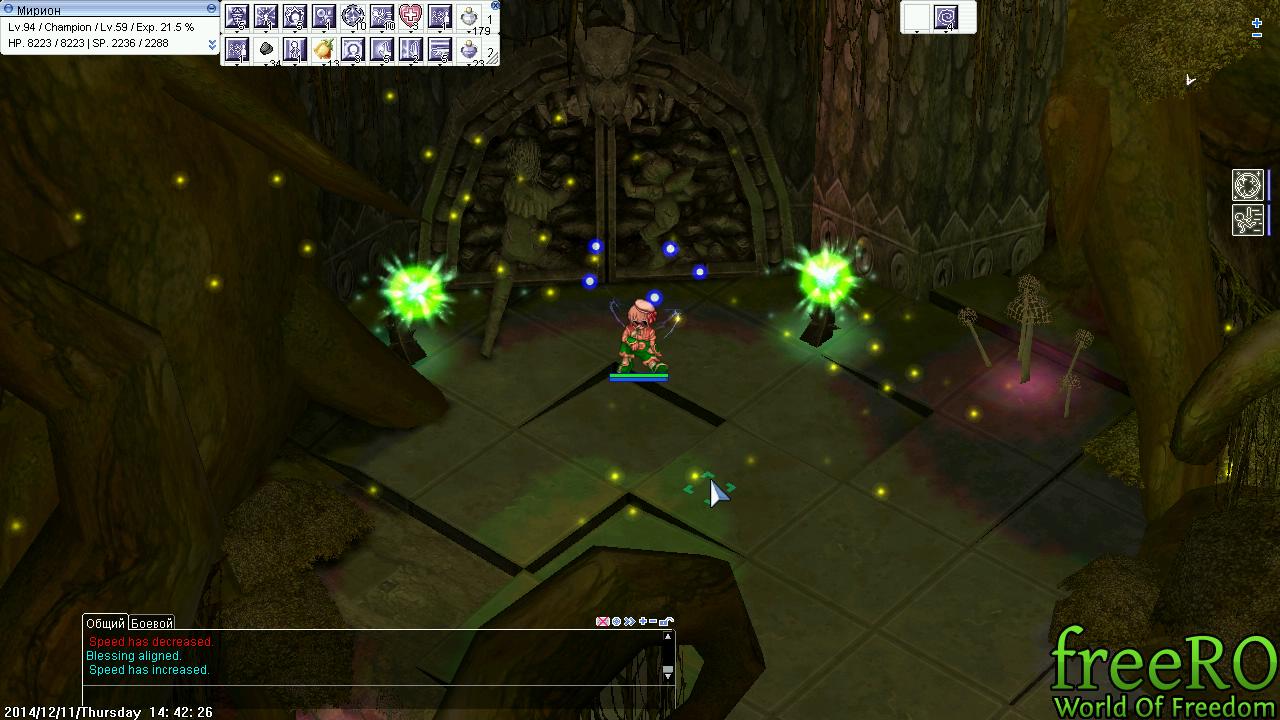Select the orange fruit item slot
The image size is (1280, 720).
323,49
